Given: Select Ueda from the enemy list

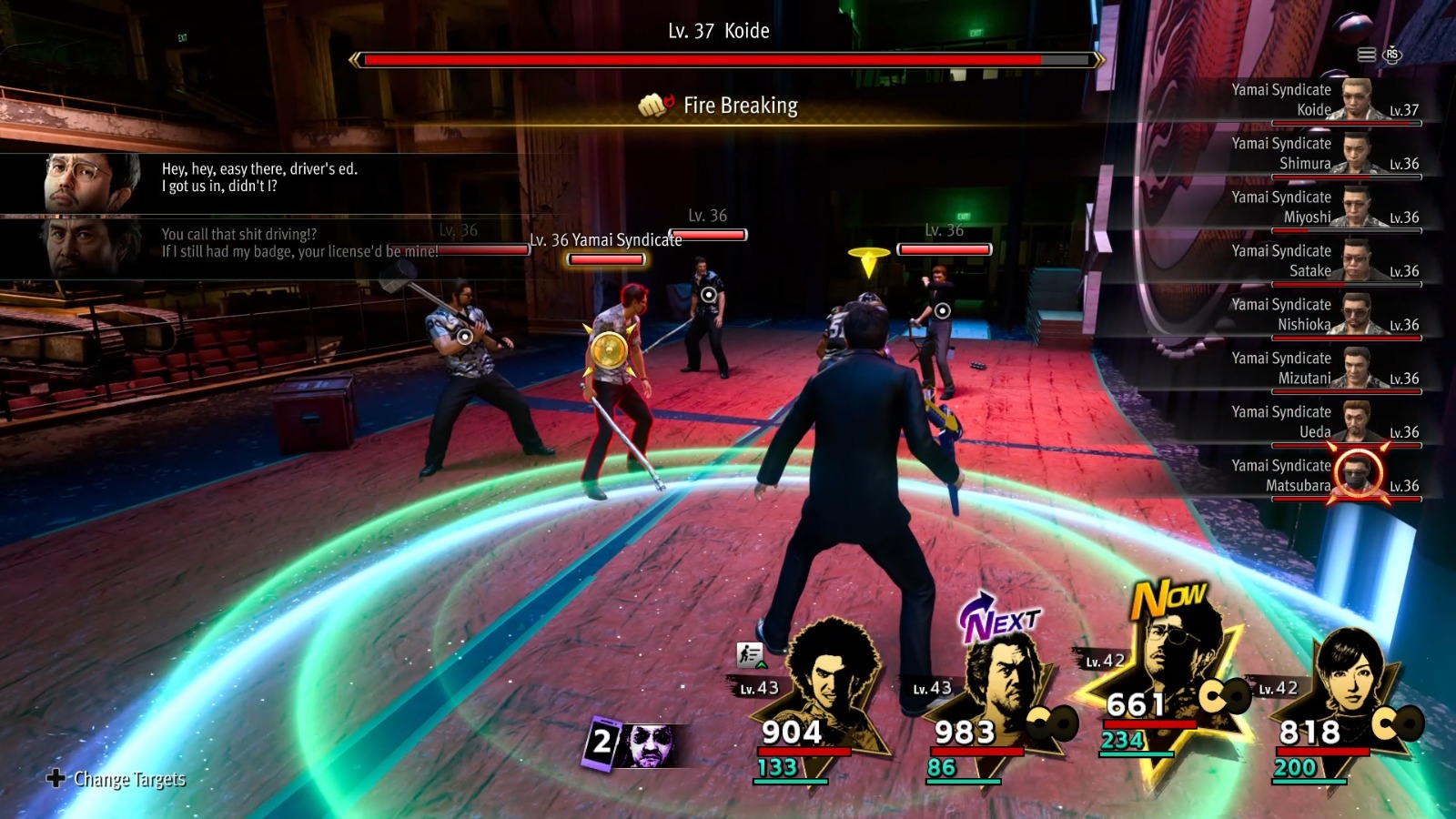Looking at the screenshot, I should pos(1319,422).
